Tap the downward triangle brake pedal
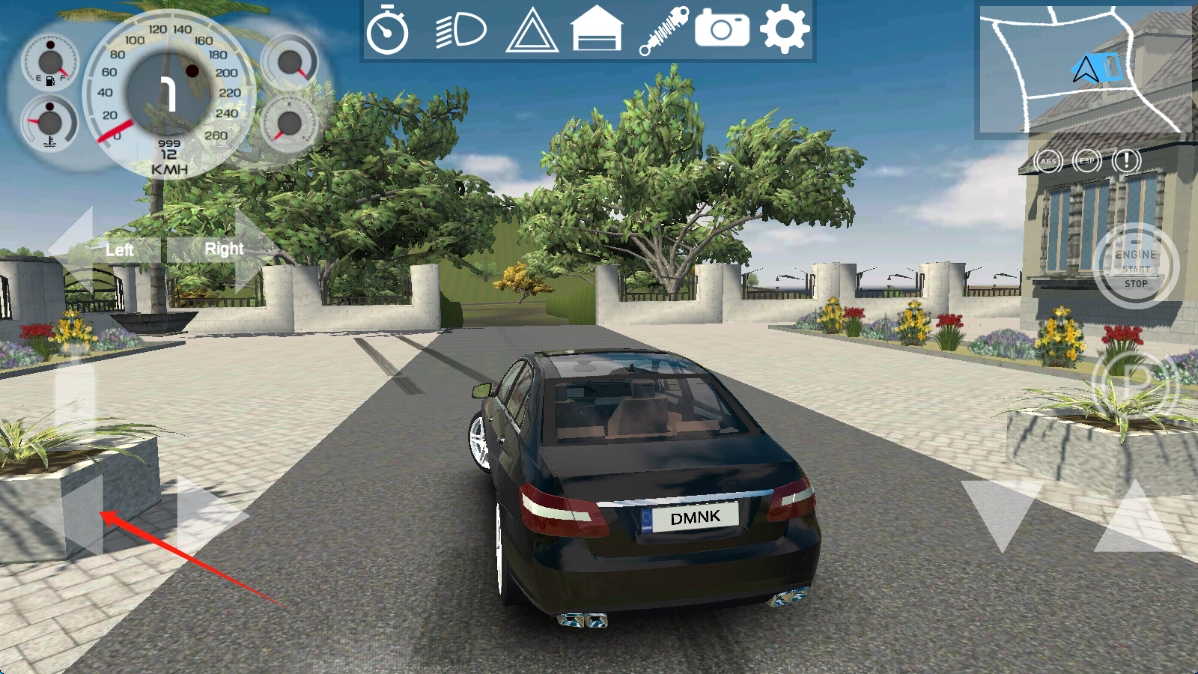This screenshot has width=1198, height=674. point(1001,514)
